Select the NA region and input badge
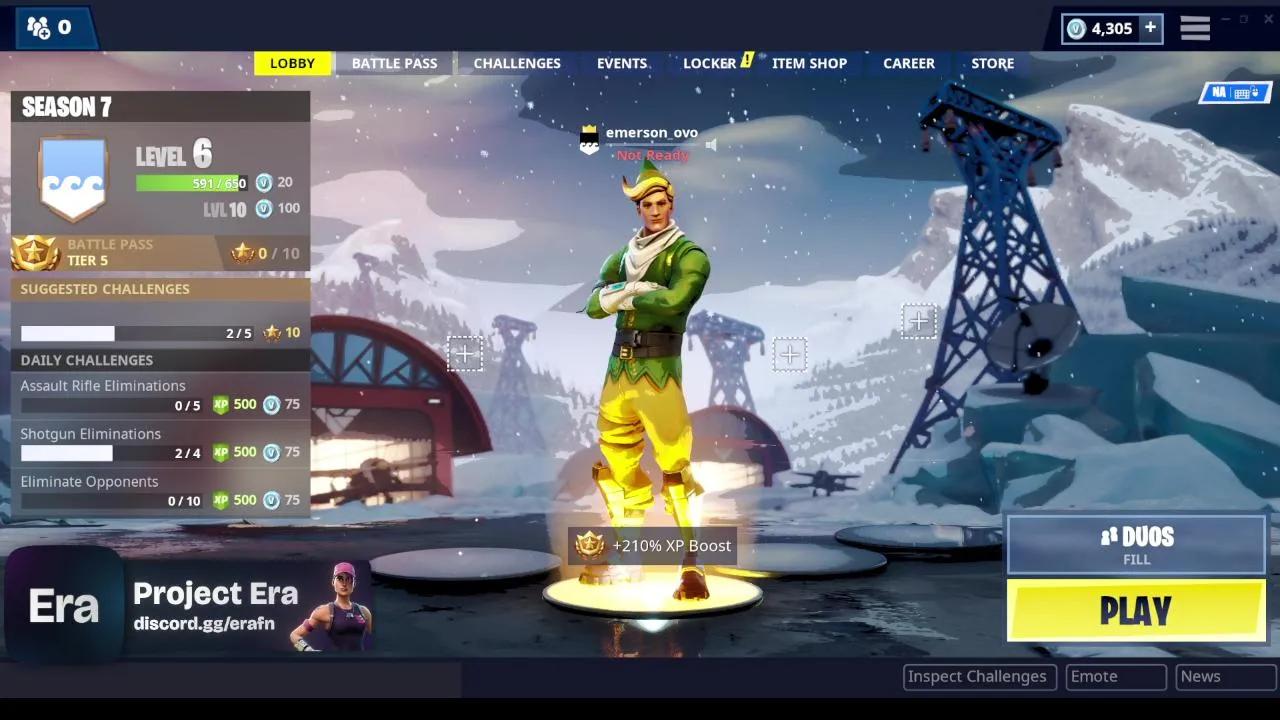The image size is (1280, 720). pos(1235,92)
